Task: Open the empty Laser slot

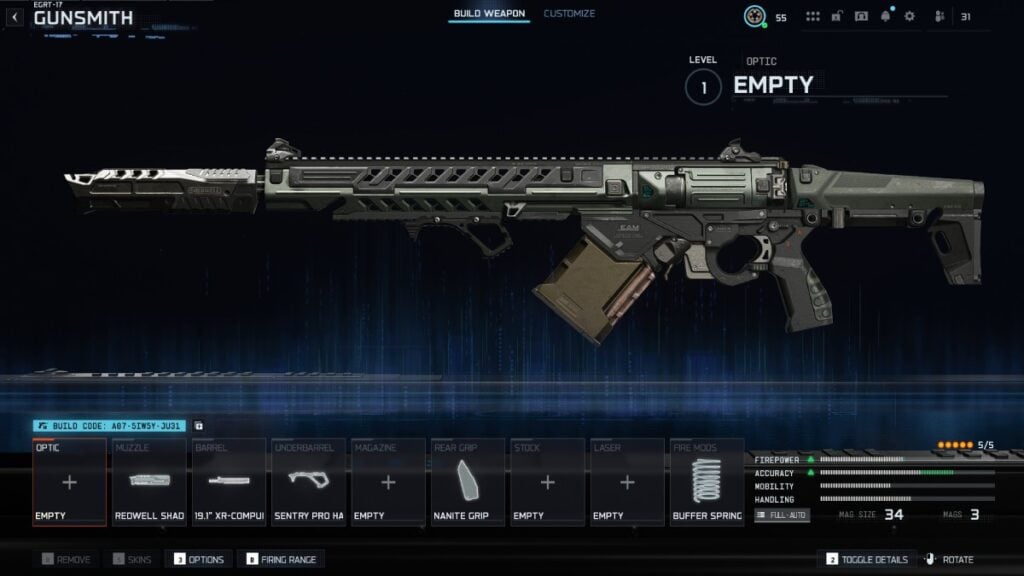Action: point(627,482)
